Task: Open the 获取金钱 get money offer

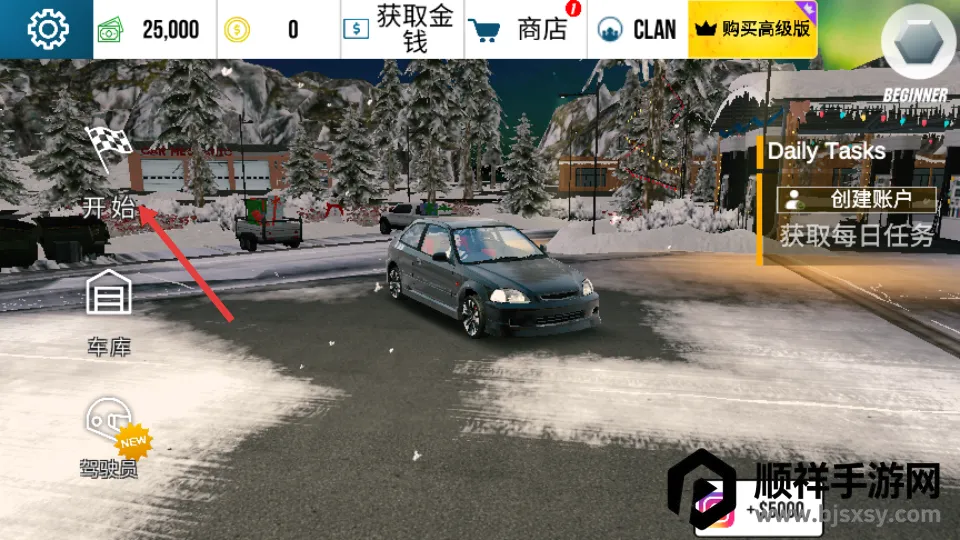Action: click(x=402, y=30)
